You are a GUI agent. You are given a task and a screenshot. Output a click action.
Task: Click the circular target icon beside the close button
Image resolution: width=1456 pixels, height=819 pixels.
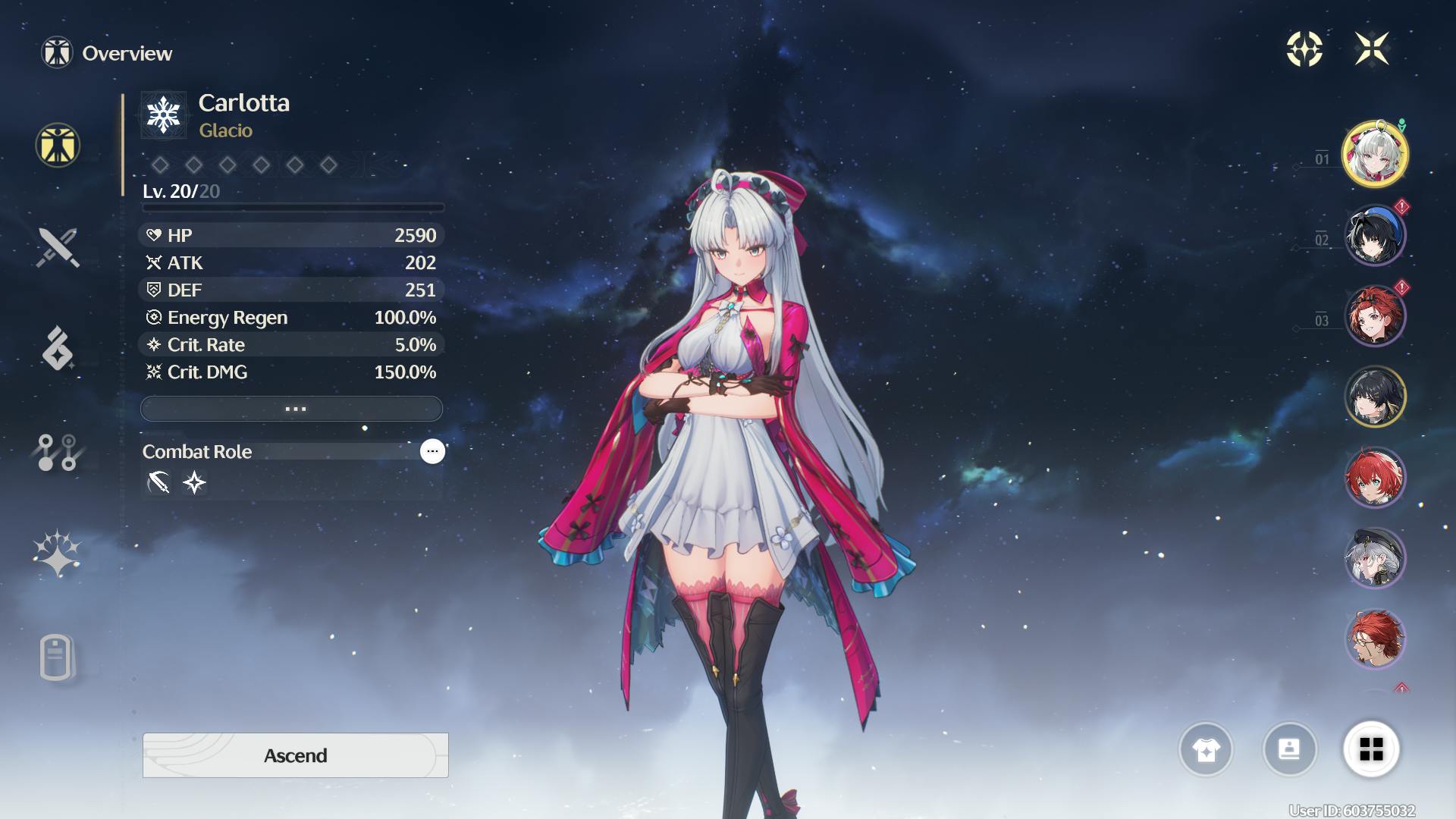click(1304, 49)
